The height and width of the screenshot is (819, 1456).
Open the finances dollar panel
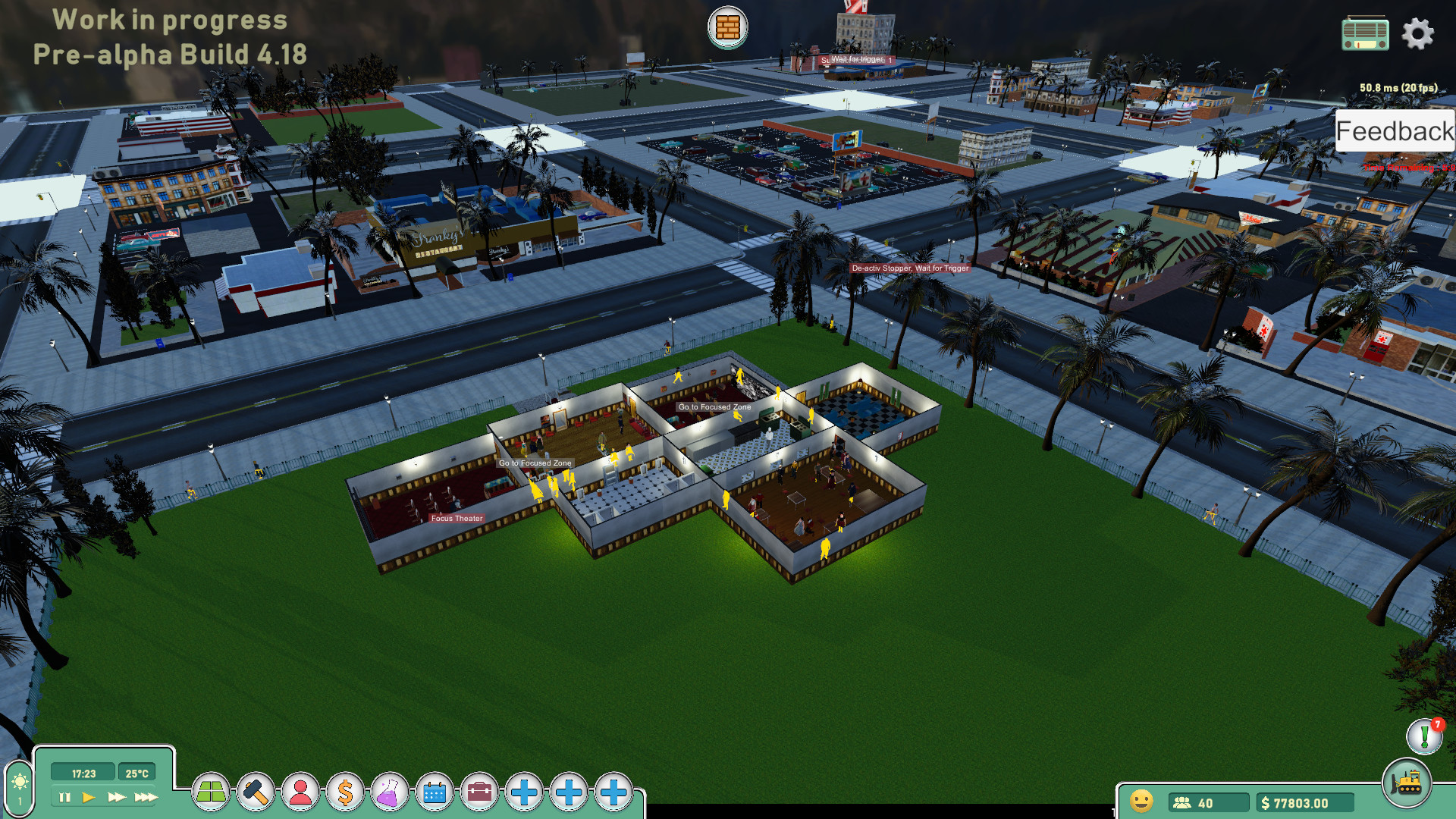[x=345, y=792]
